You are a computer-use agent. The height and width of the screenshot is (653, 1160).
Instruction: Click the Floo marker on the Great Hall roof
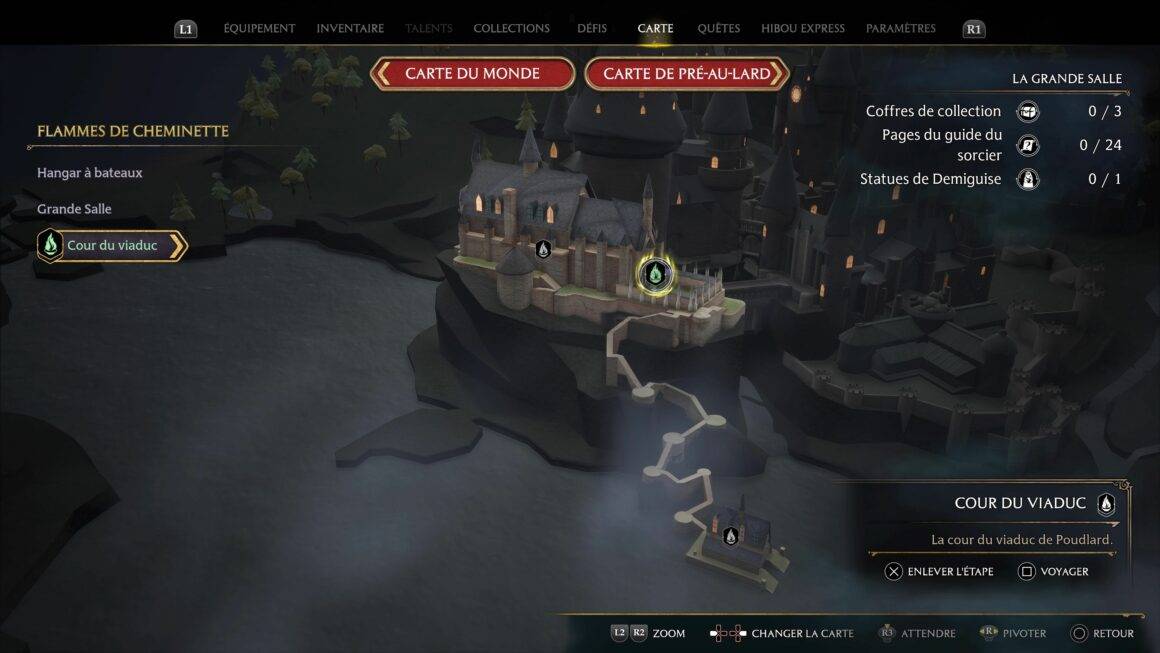tap(543, 249)
